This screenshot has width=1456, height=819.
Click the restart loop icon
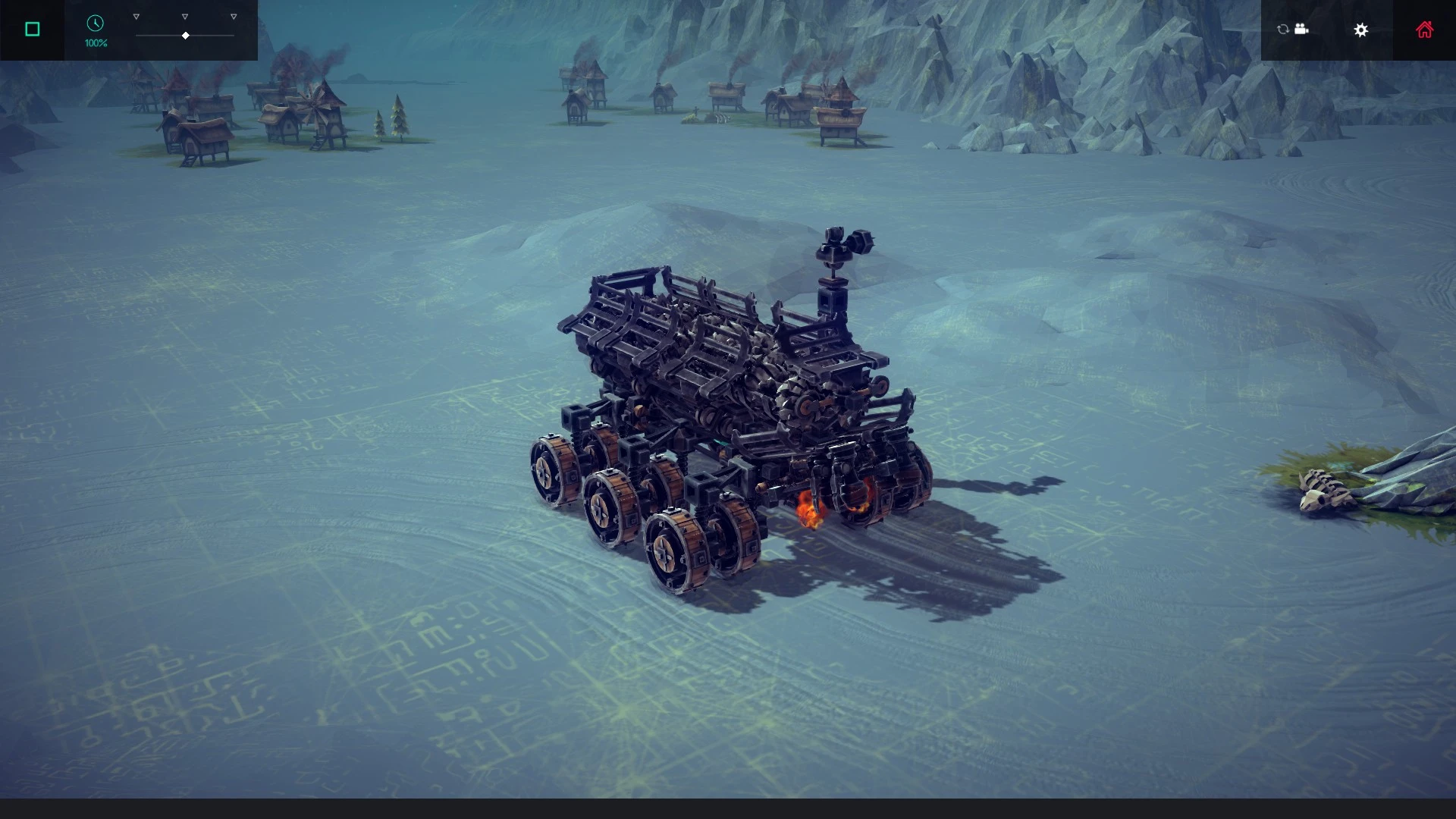tap(1282, 29)
